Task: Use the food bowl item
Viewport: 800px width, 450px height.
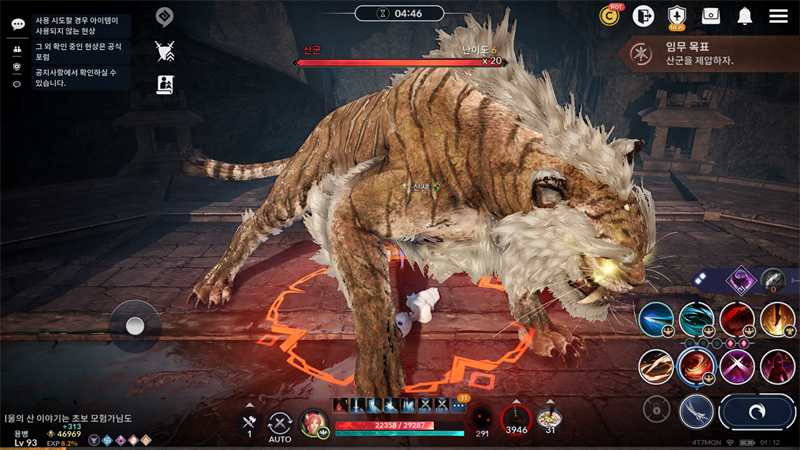Action: (x=548, y=420)
